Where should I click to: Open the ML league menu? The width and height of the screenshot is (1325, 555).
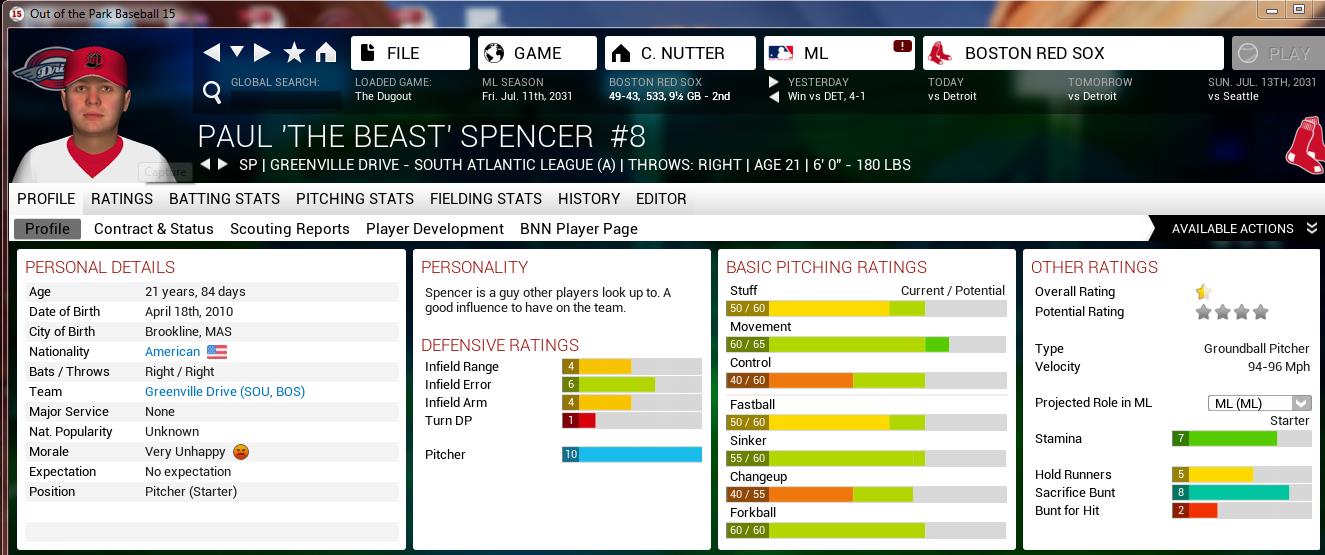coord(839,53)
